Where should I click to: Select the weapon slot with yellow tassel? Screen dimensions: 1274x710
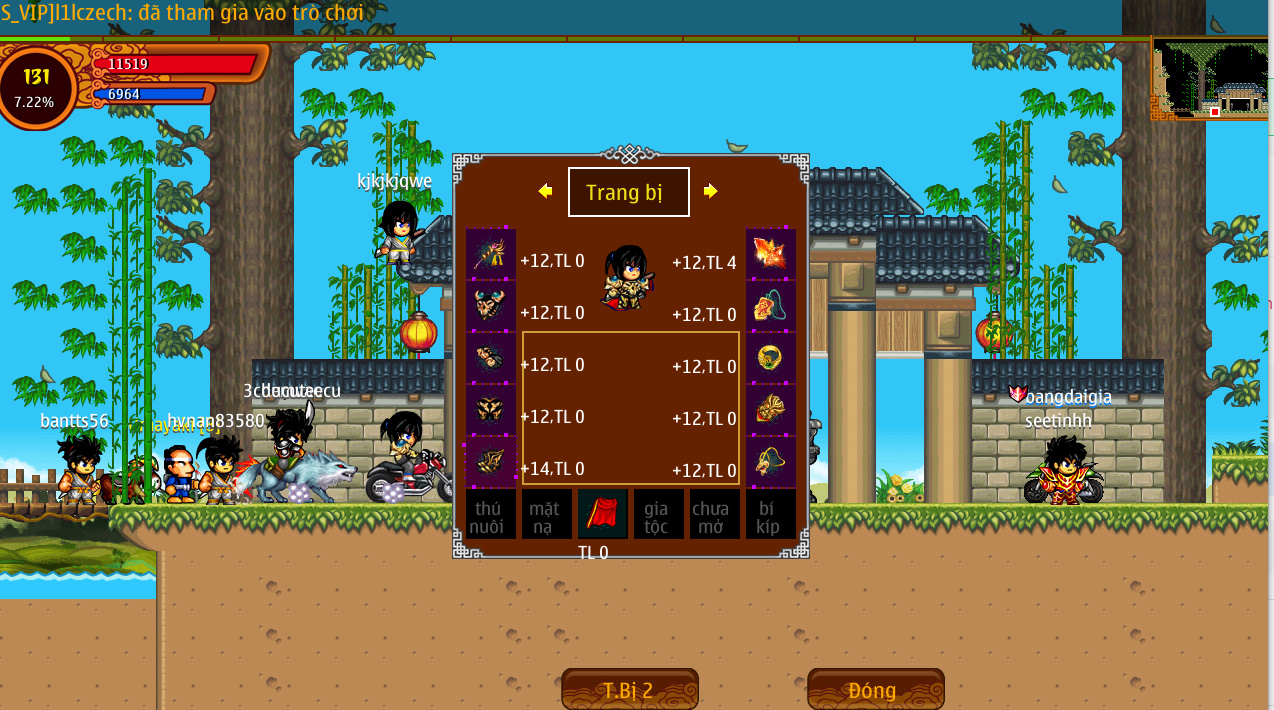(x=490, y=254)
